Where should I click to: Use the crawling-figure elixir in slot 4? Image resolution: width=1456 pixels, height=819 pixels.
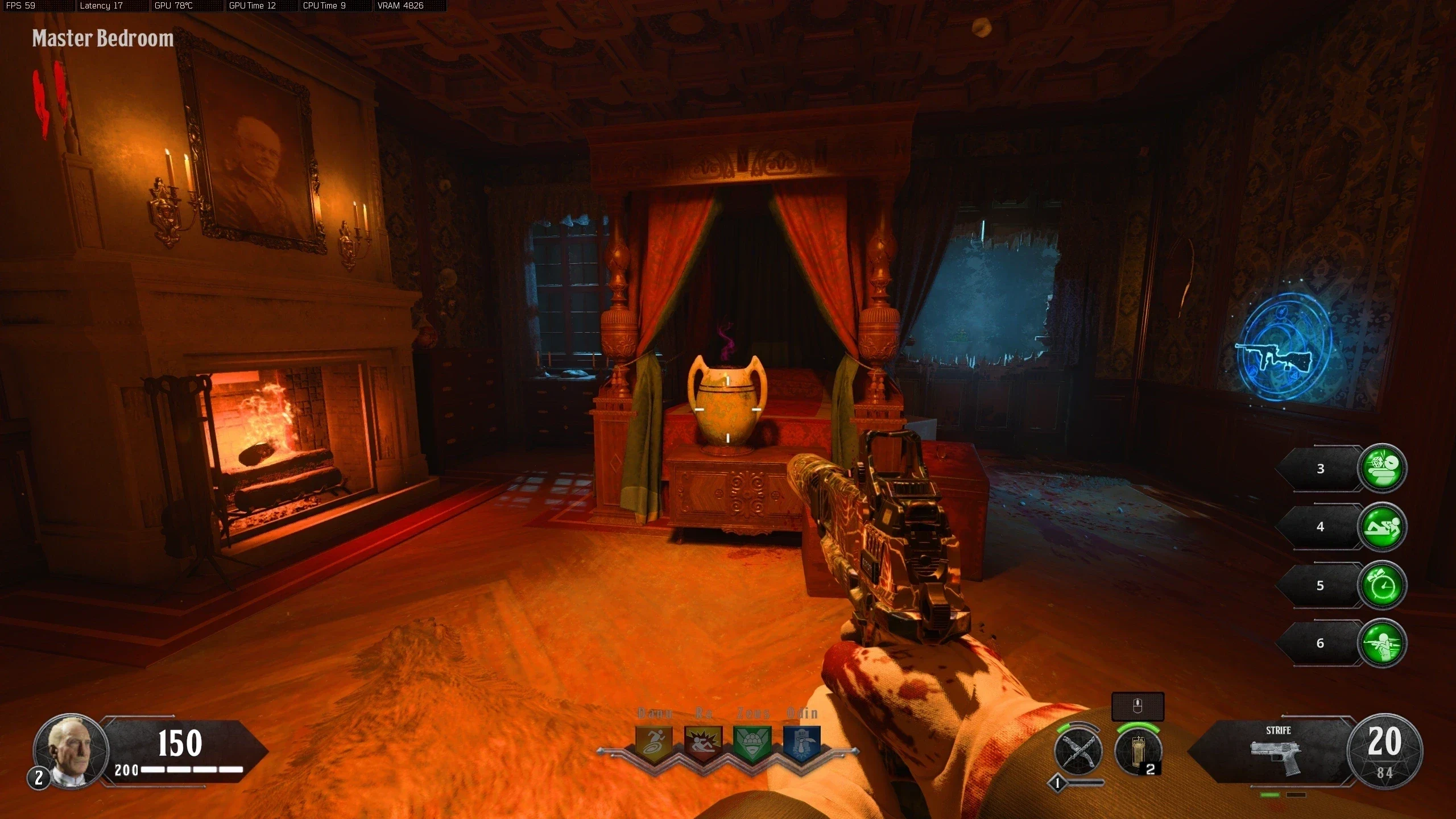pyautogui.click(x=1382, y=527)
